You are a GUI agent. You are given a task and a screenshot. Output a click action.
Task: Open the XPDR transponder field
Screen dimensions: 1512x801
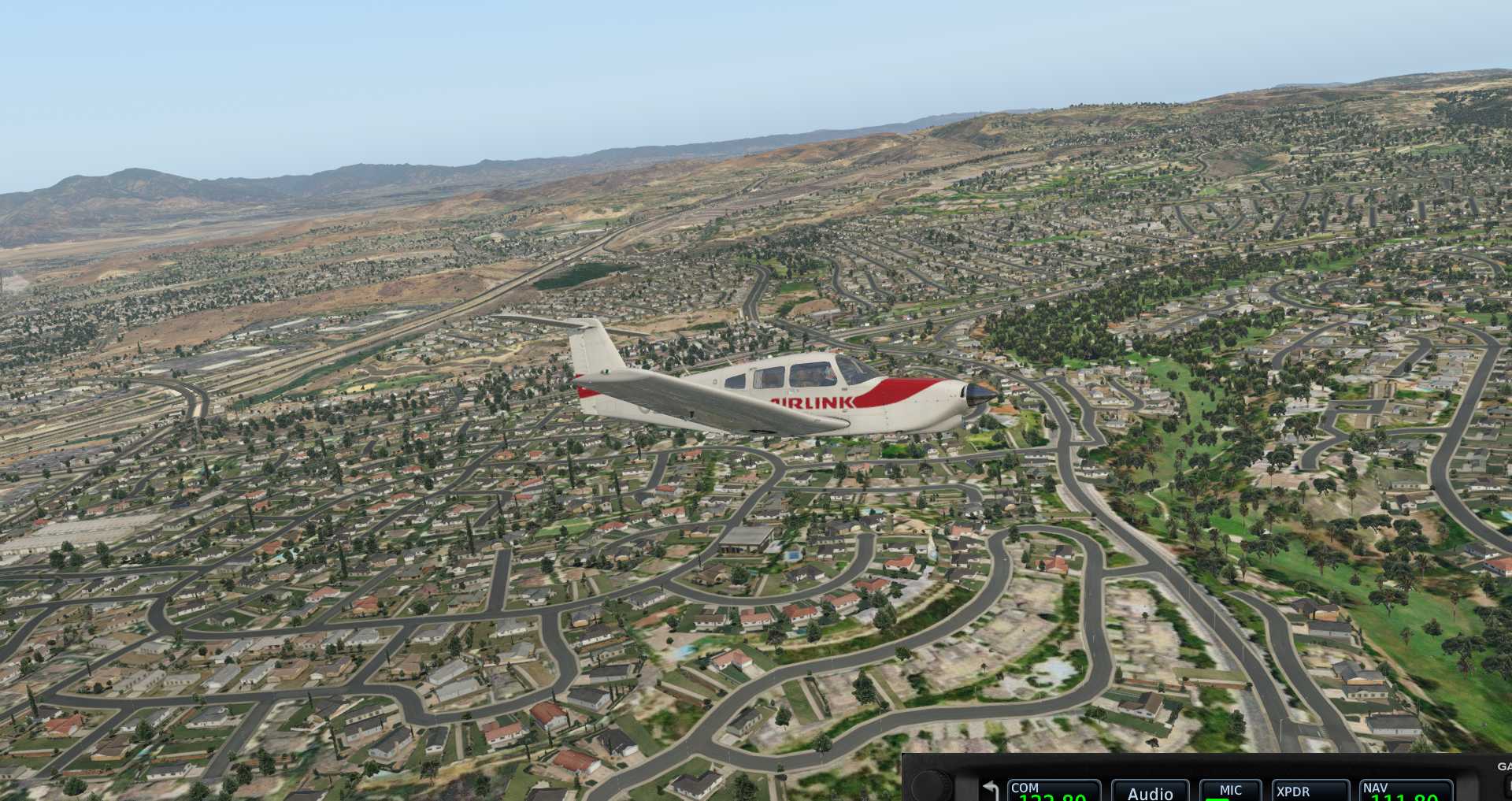click(x=1310, y=791)
